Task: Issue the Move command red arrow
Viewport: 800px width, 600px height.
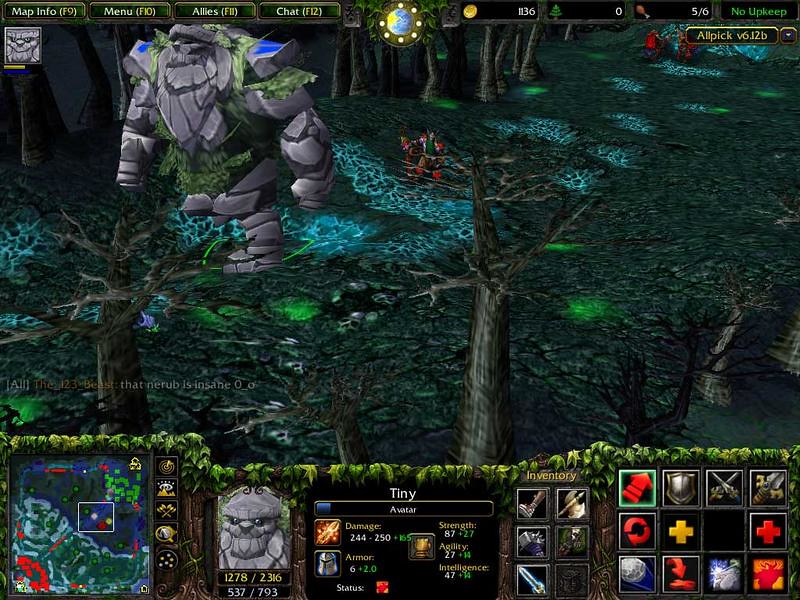Action: (x=637, y=487)
